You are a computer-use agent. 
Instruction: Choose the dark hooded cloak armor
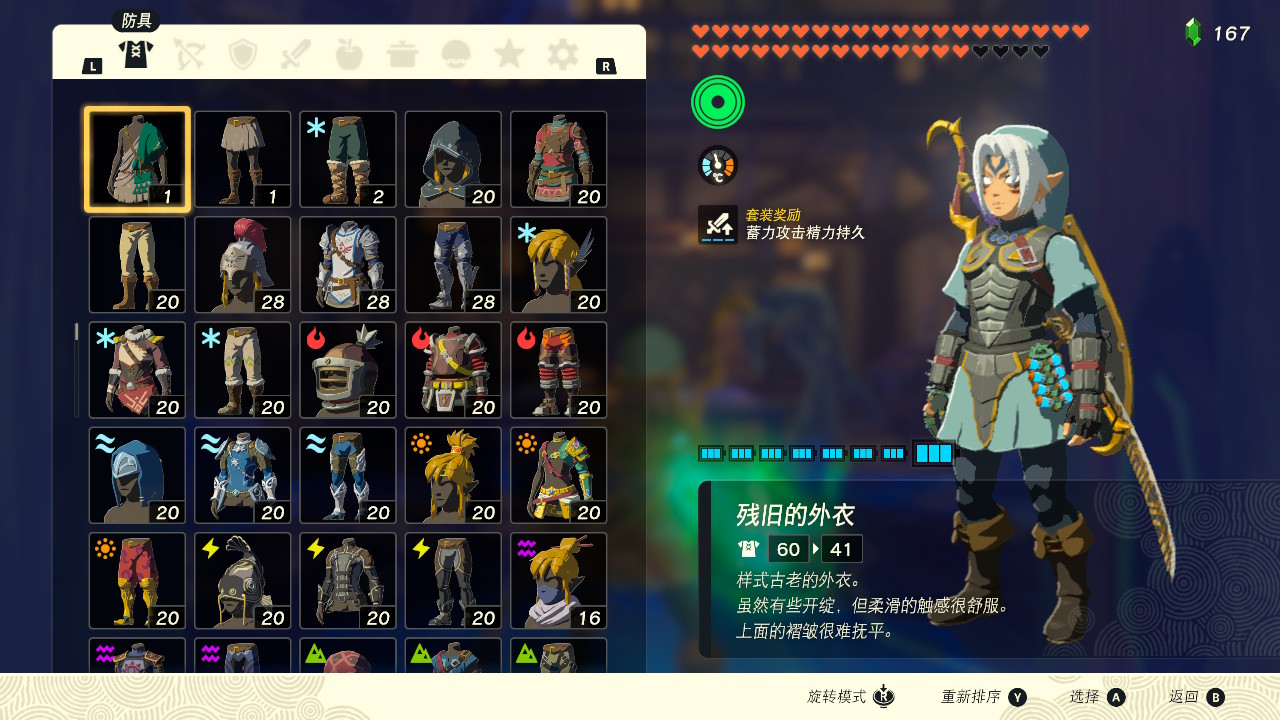(x=453, y=159)
